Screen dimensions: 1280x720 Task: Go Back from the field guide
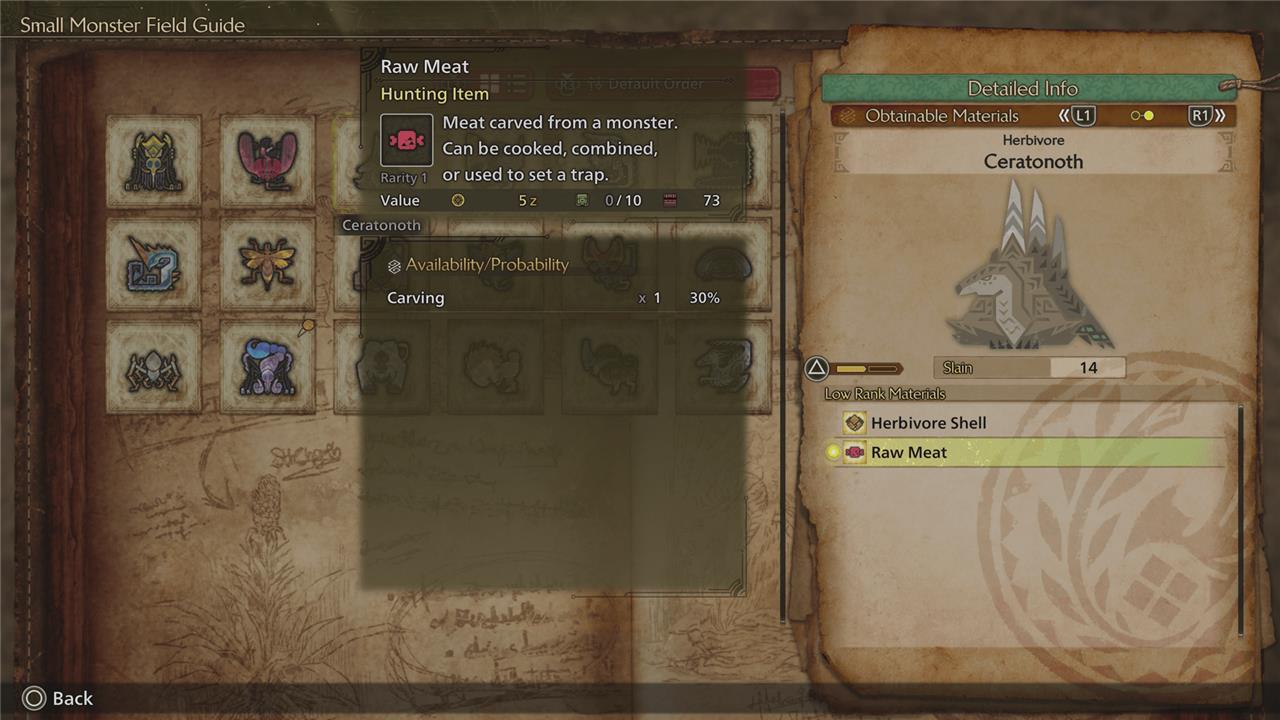[58, 698]
